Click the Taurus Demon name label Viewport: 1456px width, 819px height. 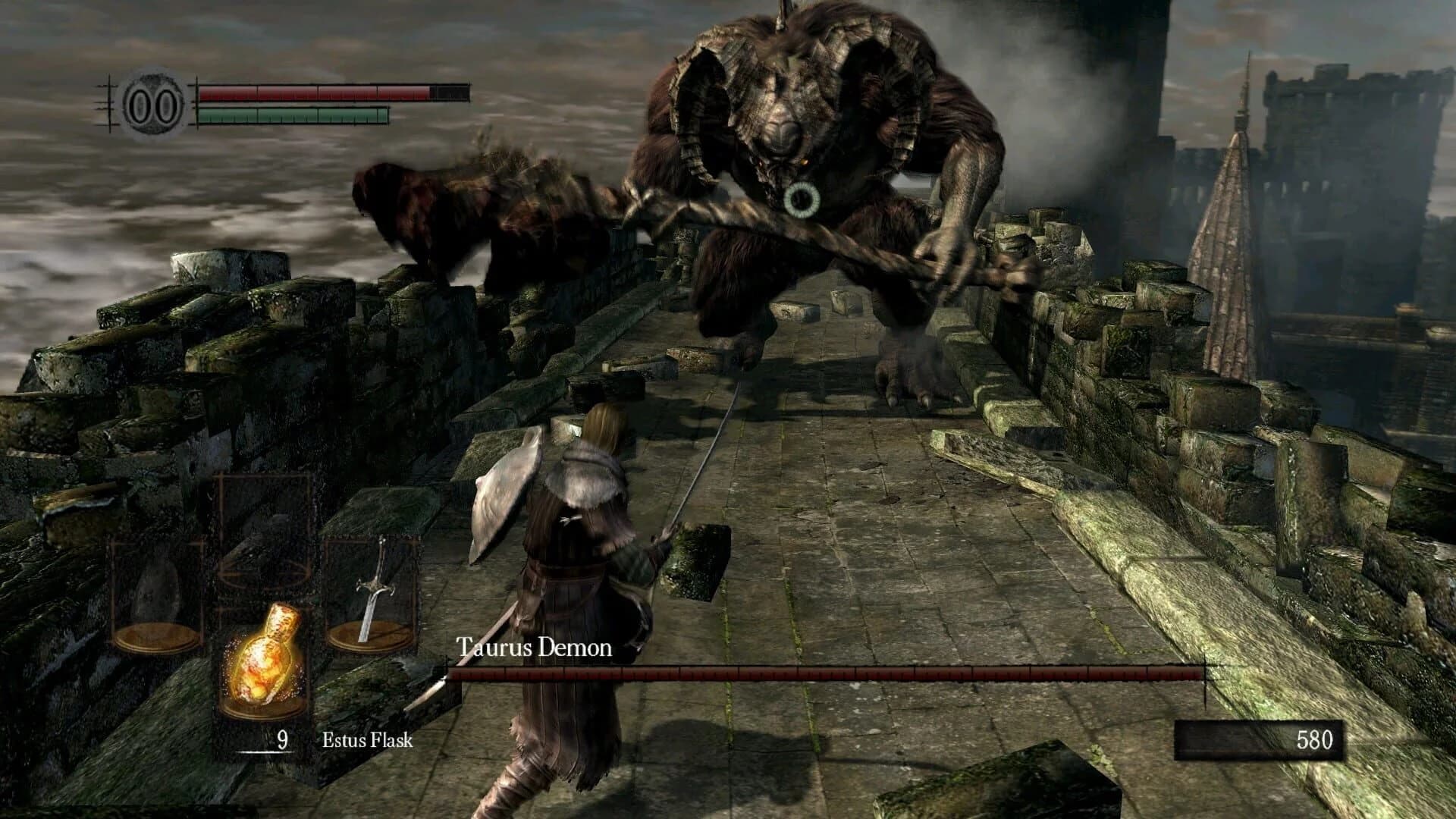[536, 648]
